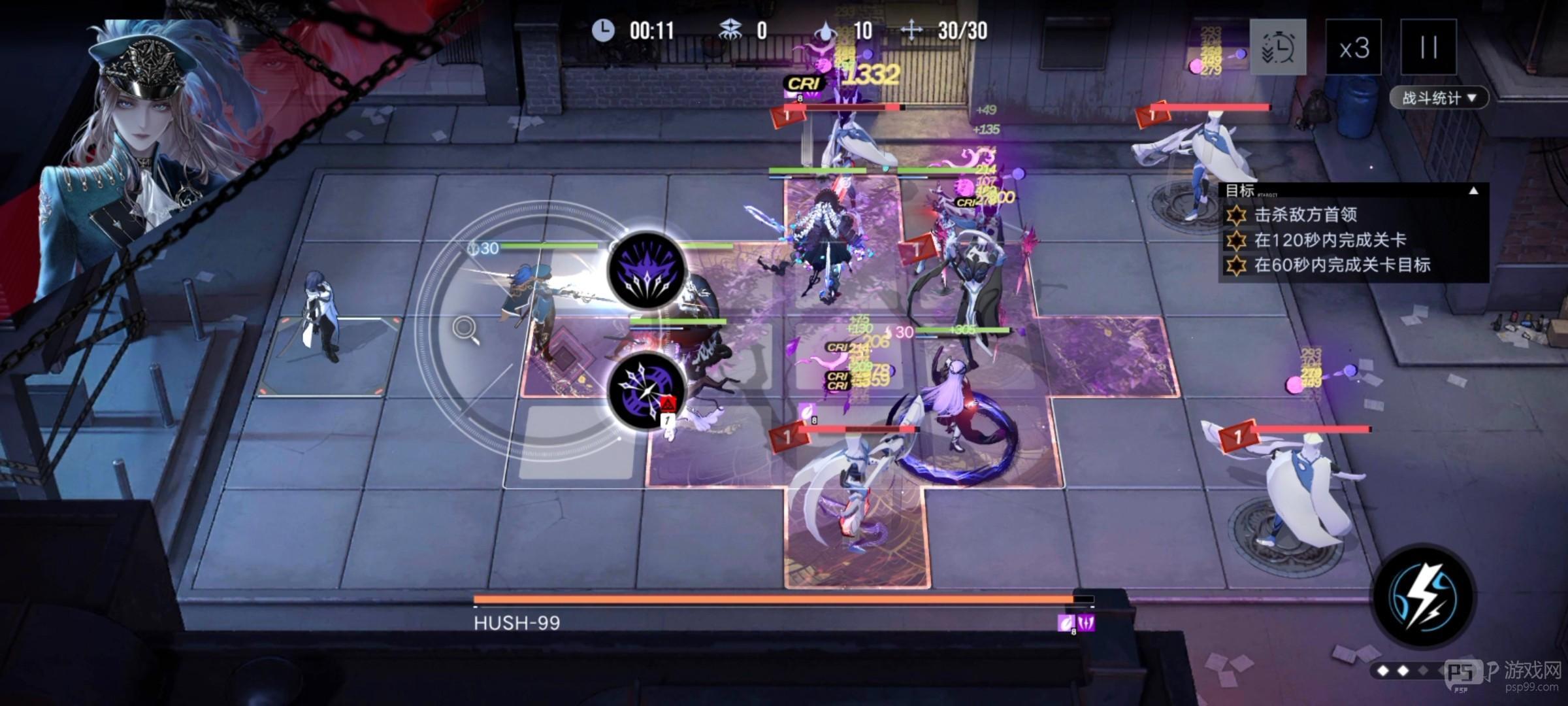Tap the water droplet resource icon showing 10
This screenshot has width=1568, height=706.
[825, 29]
